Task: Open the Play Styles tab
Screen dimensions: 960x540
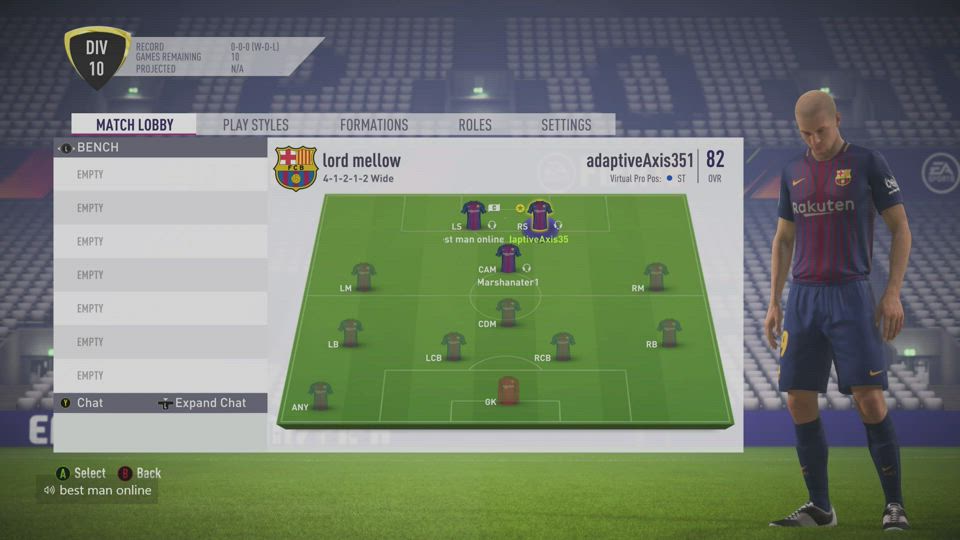Action: 255,125
